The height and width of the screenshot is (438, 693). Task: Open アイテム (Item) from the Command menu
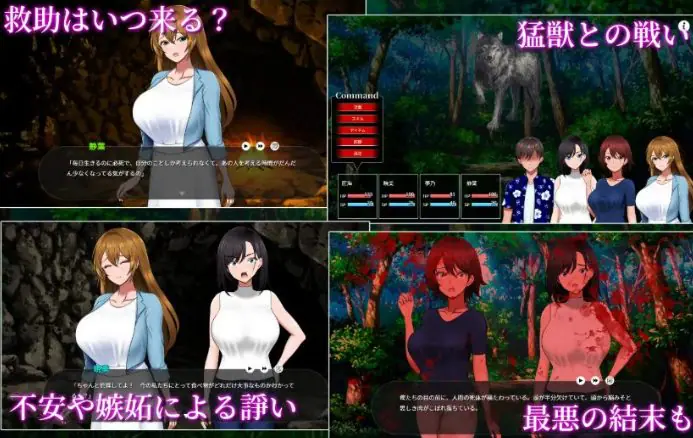pyautogui.click(x=357, y=130)
